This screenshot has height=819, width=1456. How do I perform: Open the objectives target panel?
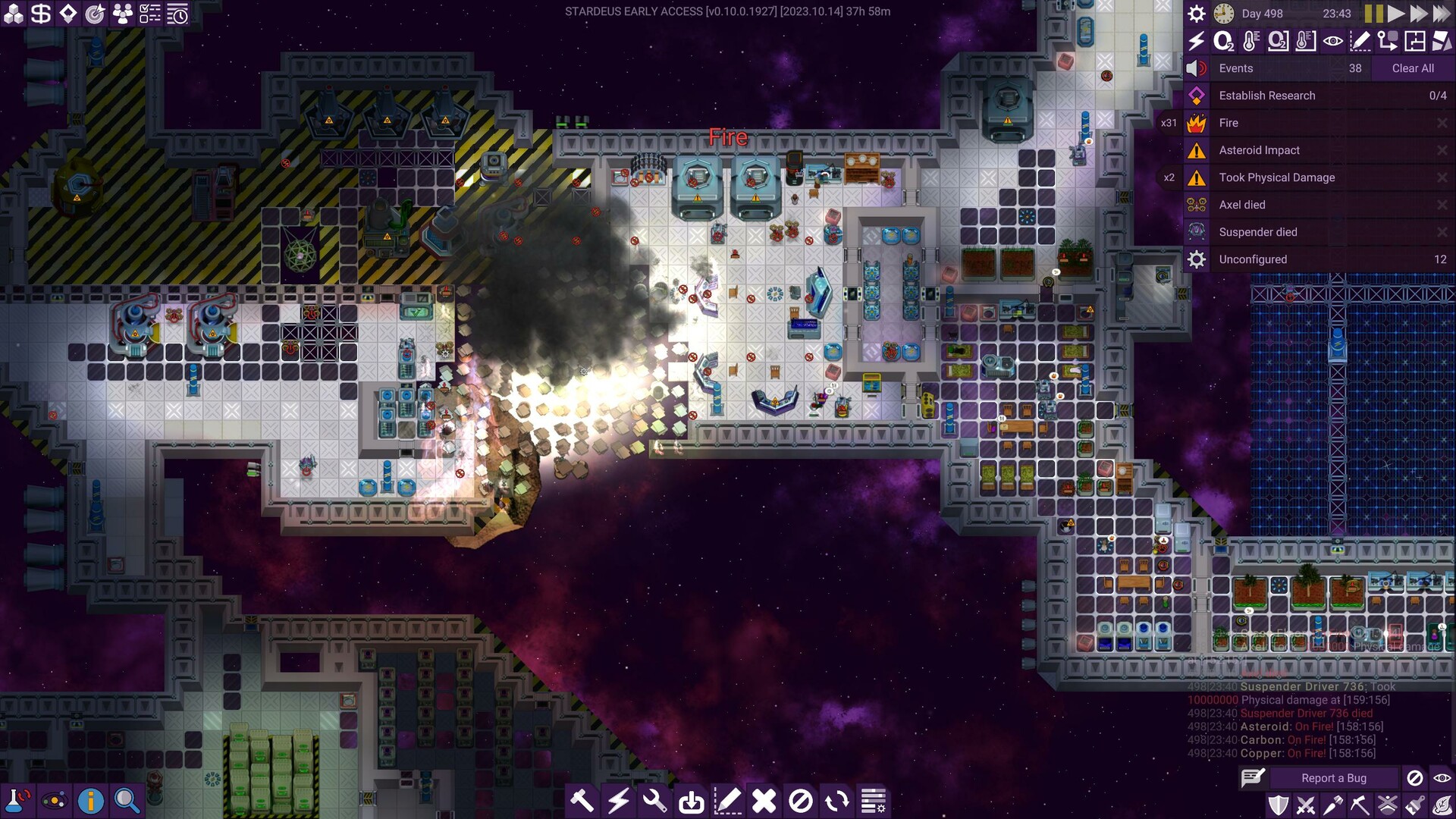[96, 13]
